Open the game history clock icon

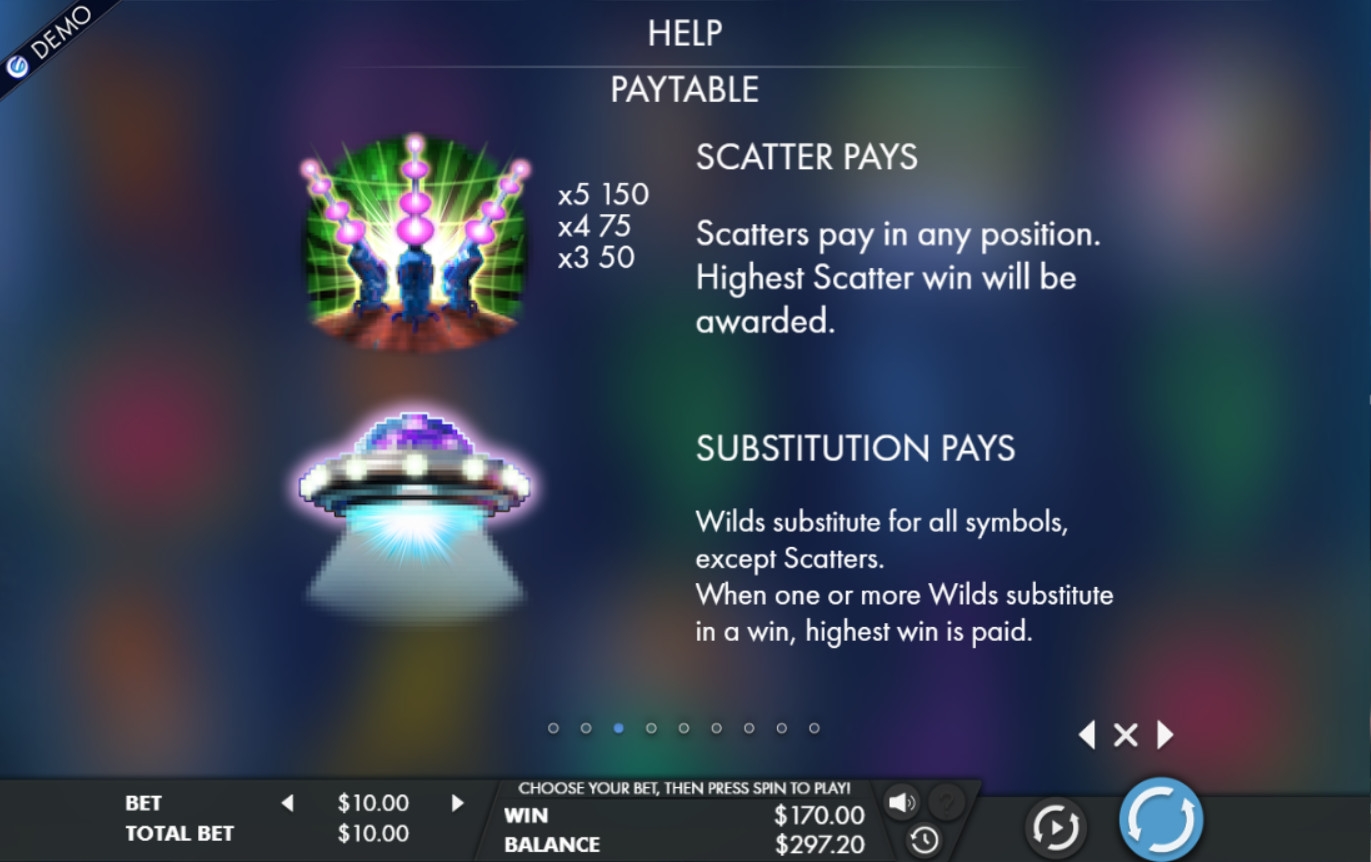[x=924, y=841]
